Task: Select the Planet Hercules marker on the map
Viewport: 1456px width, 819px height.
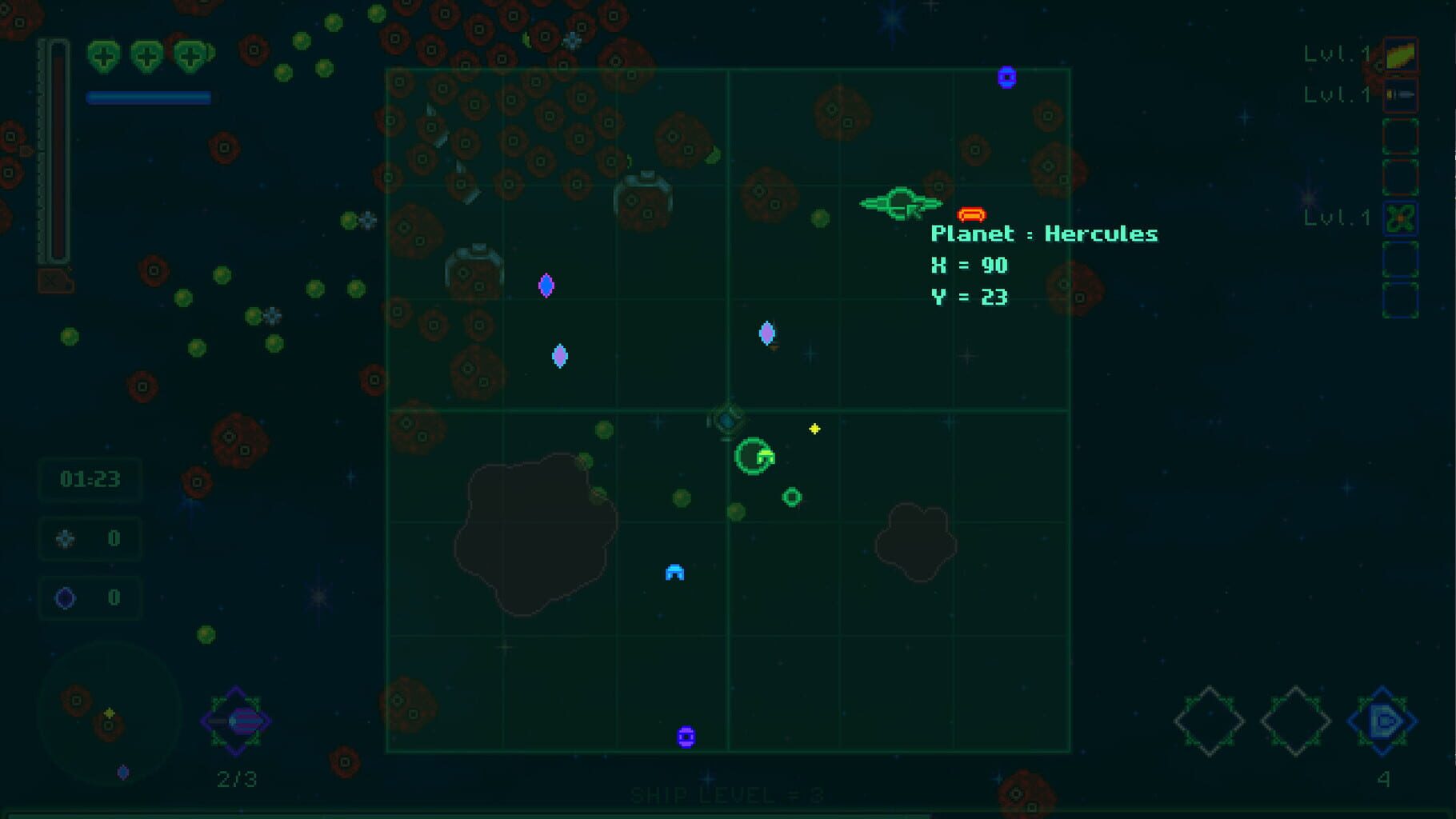Action: coord(901,203)
